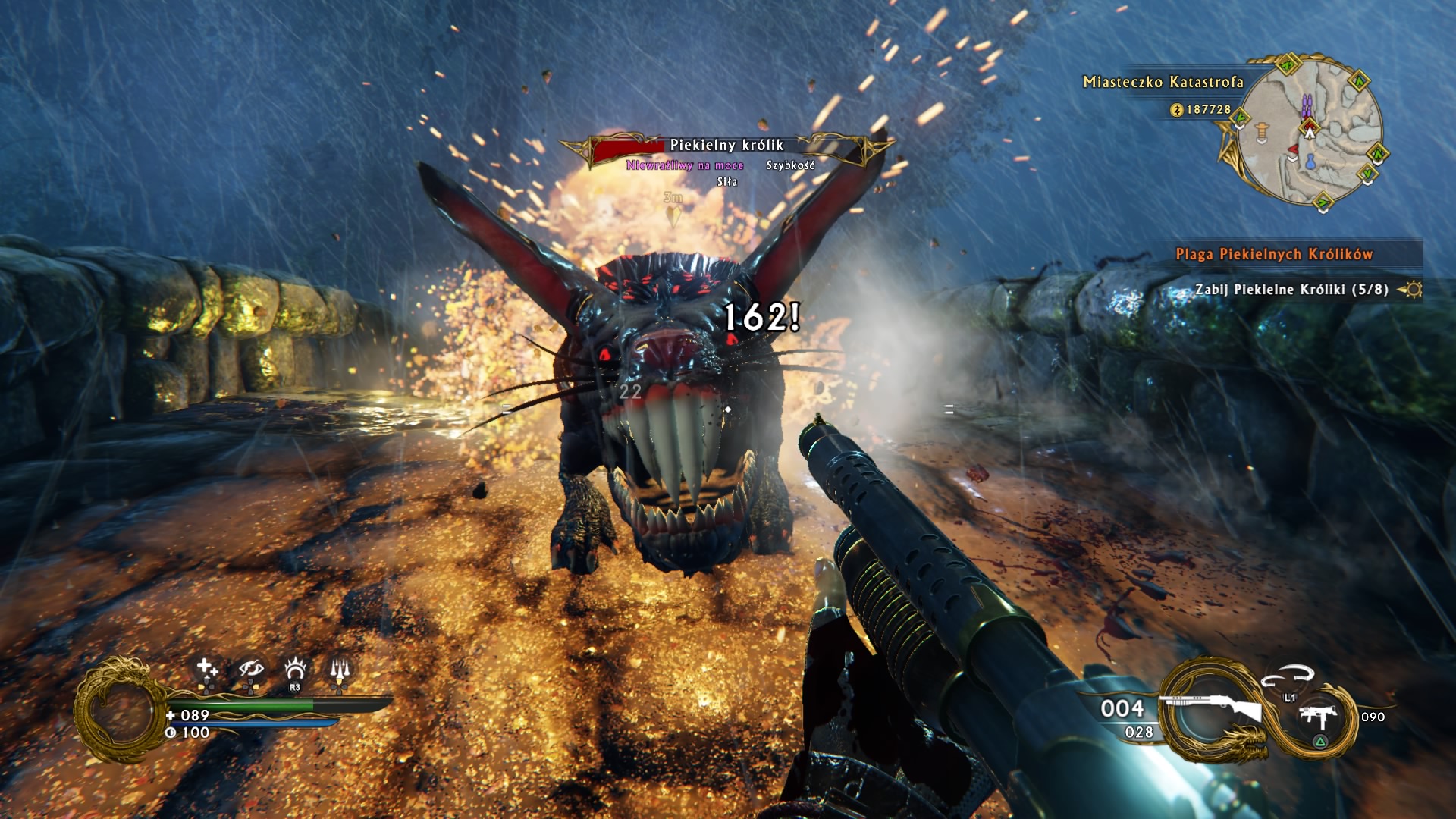Use the crossed-out eye vanish ability
Image resolution: width=1456 pixels, height=819 pixels.
pyautogui.click(x=250, y=669)
